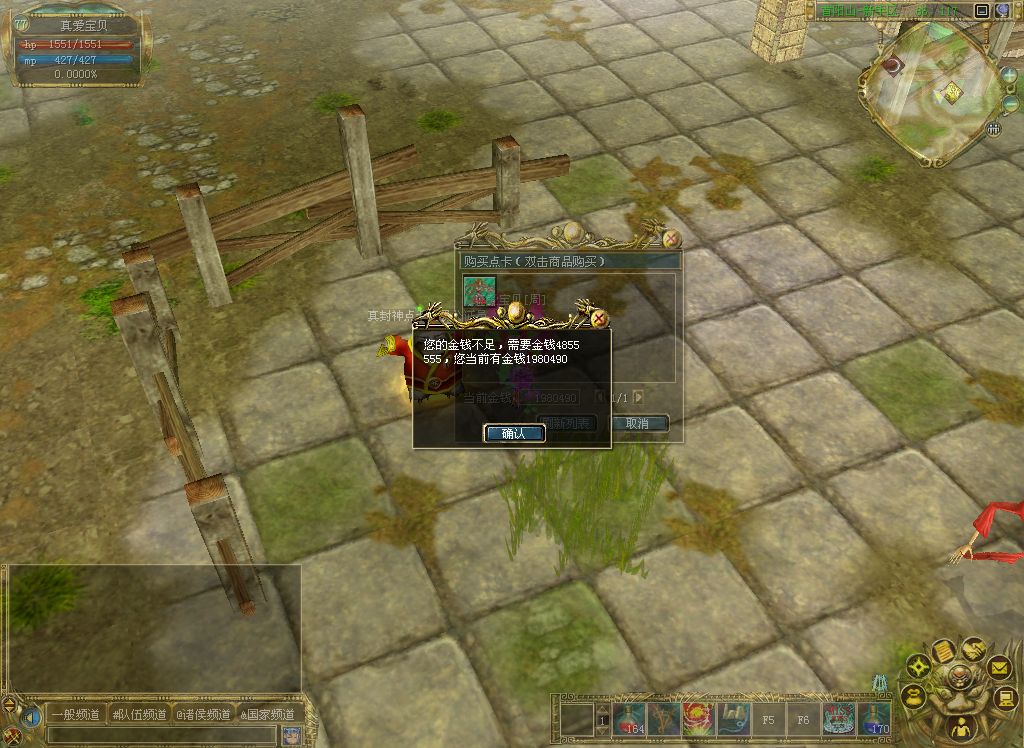Open the mail envelope icon
The image size is (1024, 748).
(x=999, y=667)
